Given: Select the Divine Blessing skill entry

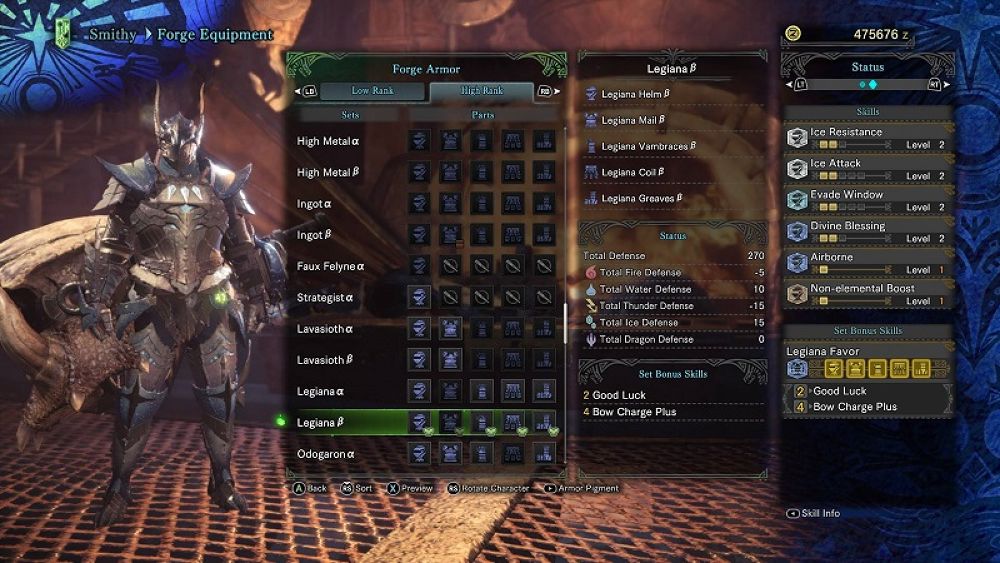Looking at the screenshot, I should (x=867, y=231).
